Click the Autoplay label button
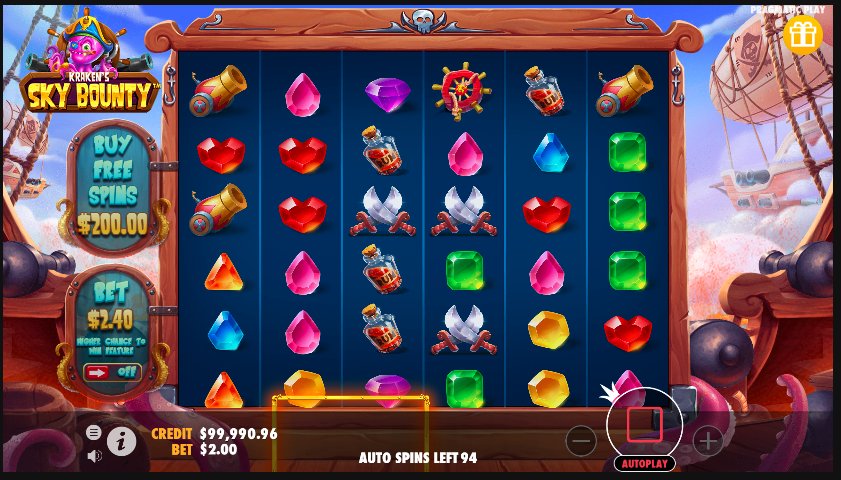Screen dimensions: 841x480 click(x=644, y=464)
